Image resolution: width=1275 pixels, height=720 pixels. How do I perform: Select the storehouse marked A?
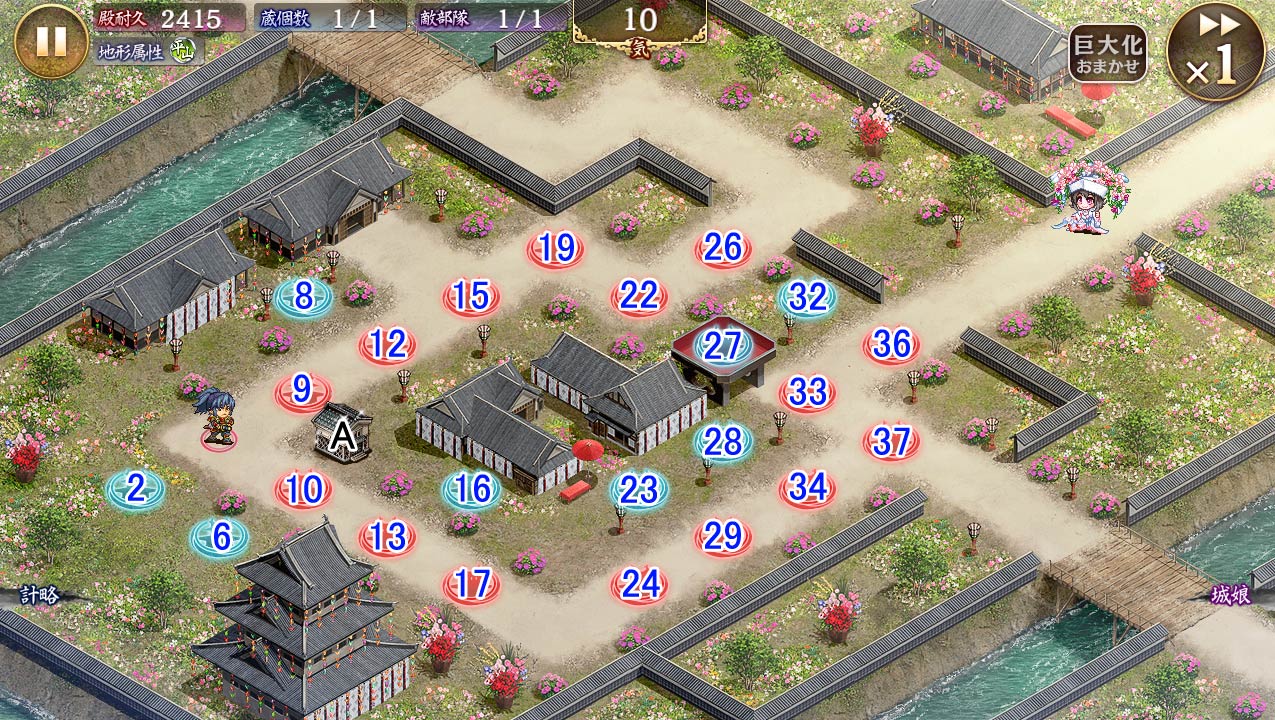[x=343, y=434]
